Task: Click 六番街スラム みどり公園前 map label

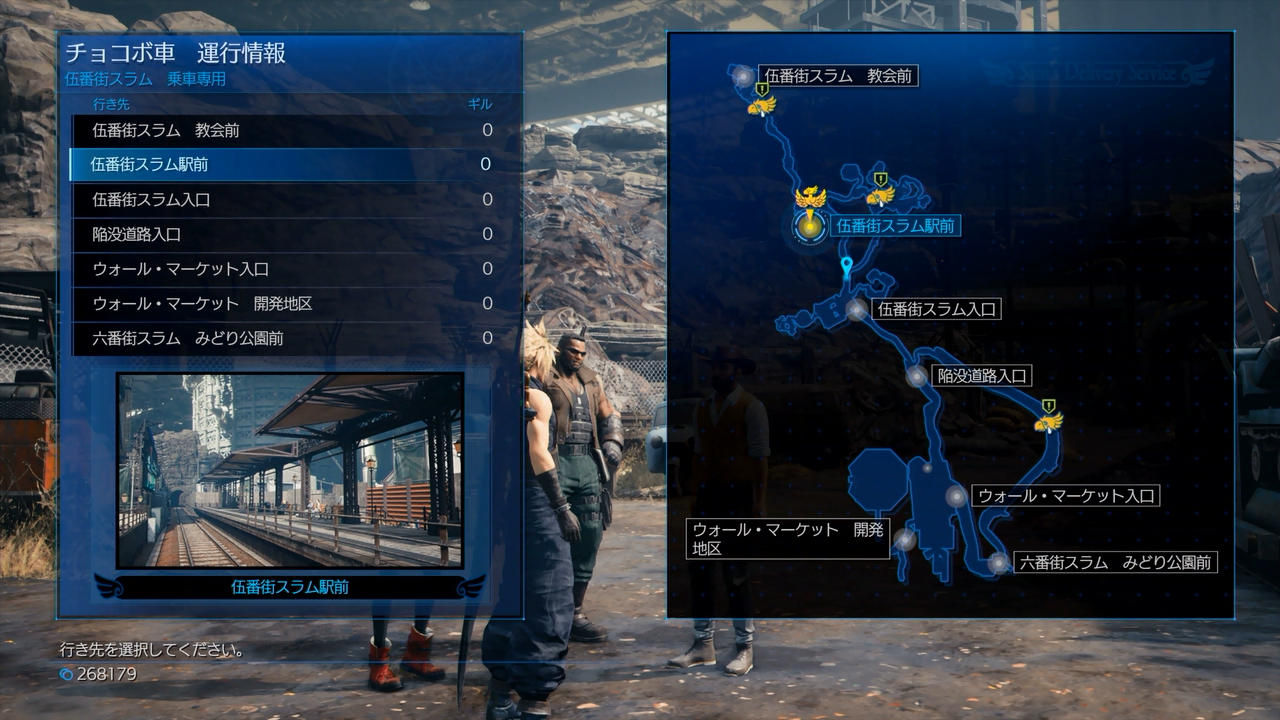Action: point(1114,563)
